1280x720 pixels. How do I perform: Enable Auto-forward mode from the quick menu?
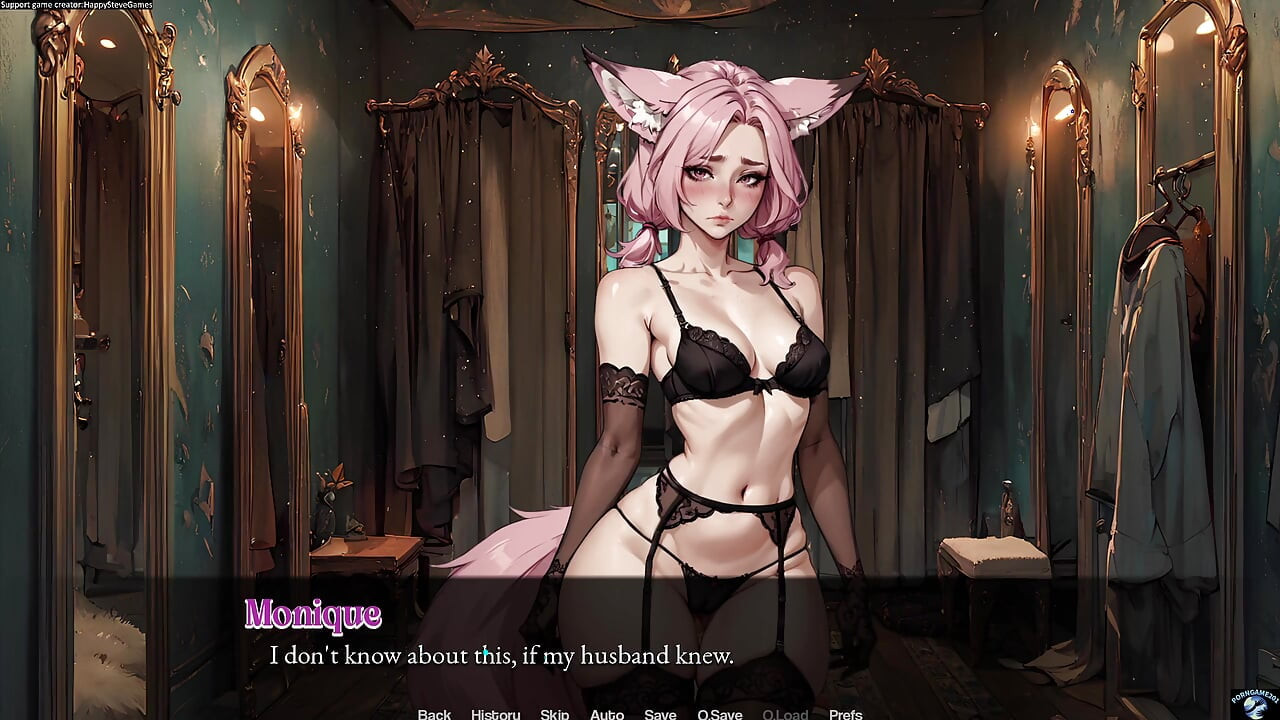pos(607,713)
